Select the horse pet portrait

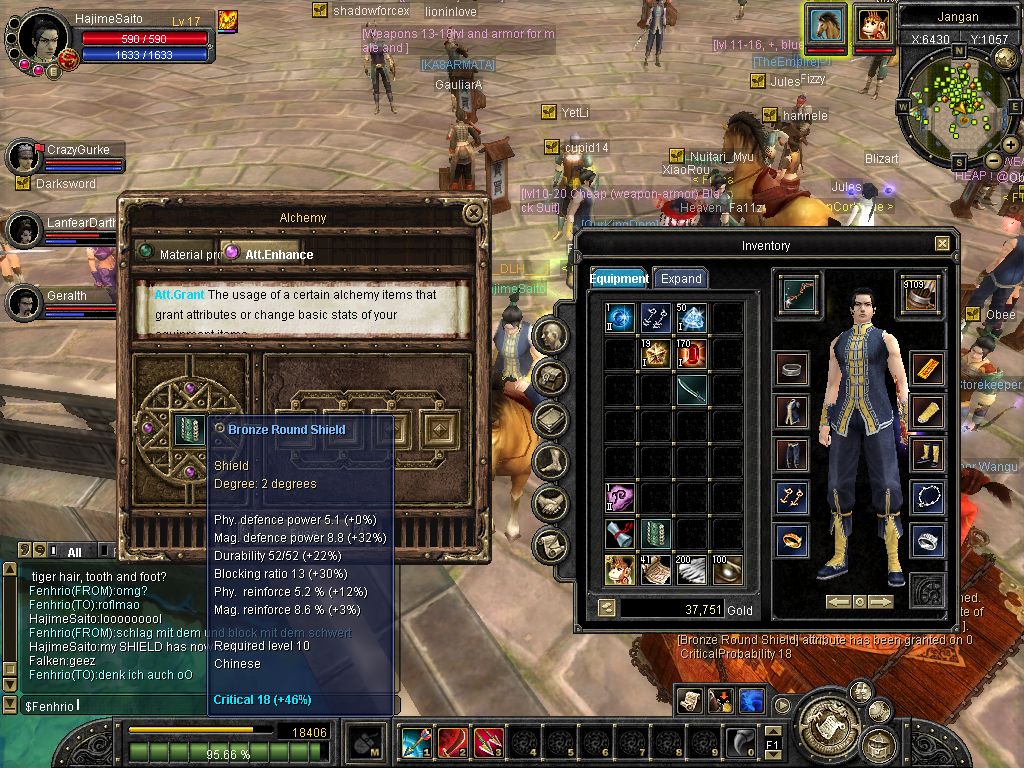tap(827, 24)
